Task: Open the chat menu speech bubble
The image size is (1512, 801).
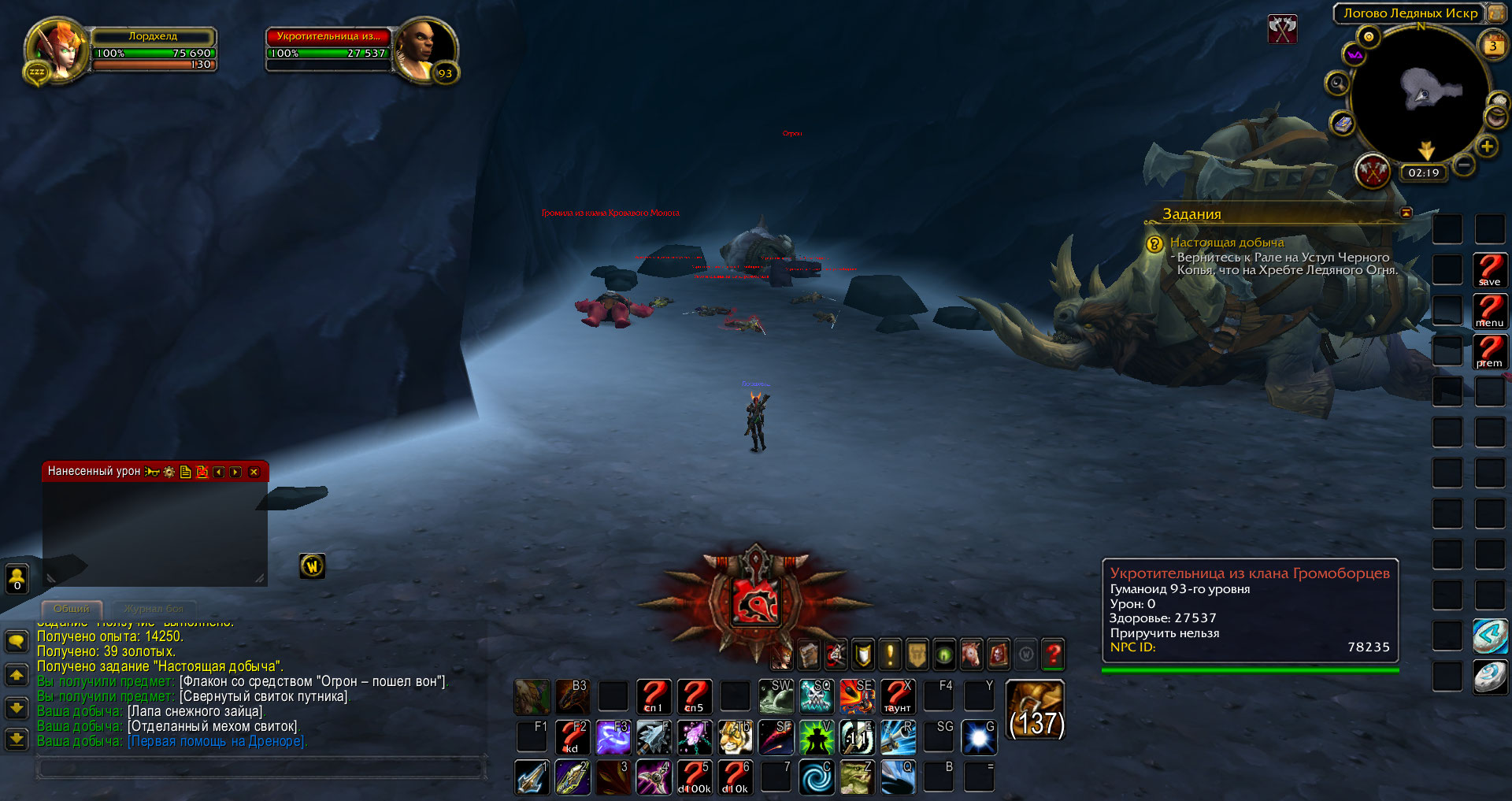Action: pyautogui.click(x=17, y=641)
